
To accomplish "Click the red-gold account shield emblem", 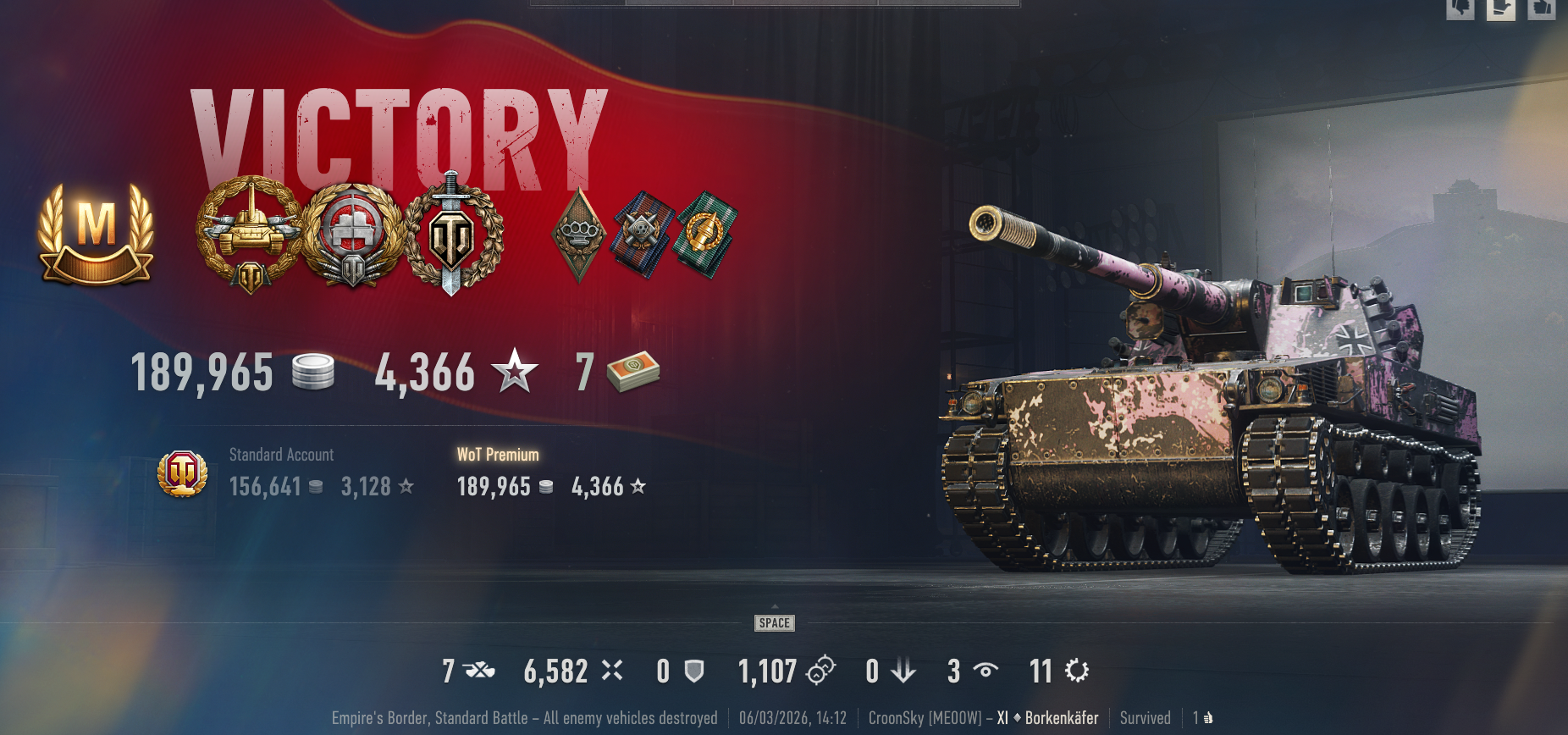I will click(183, 473).
